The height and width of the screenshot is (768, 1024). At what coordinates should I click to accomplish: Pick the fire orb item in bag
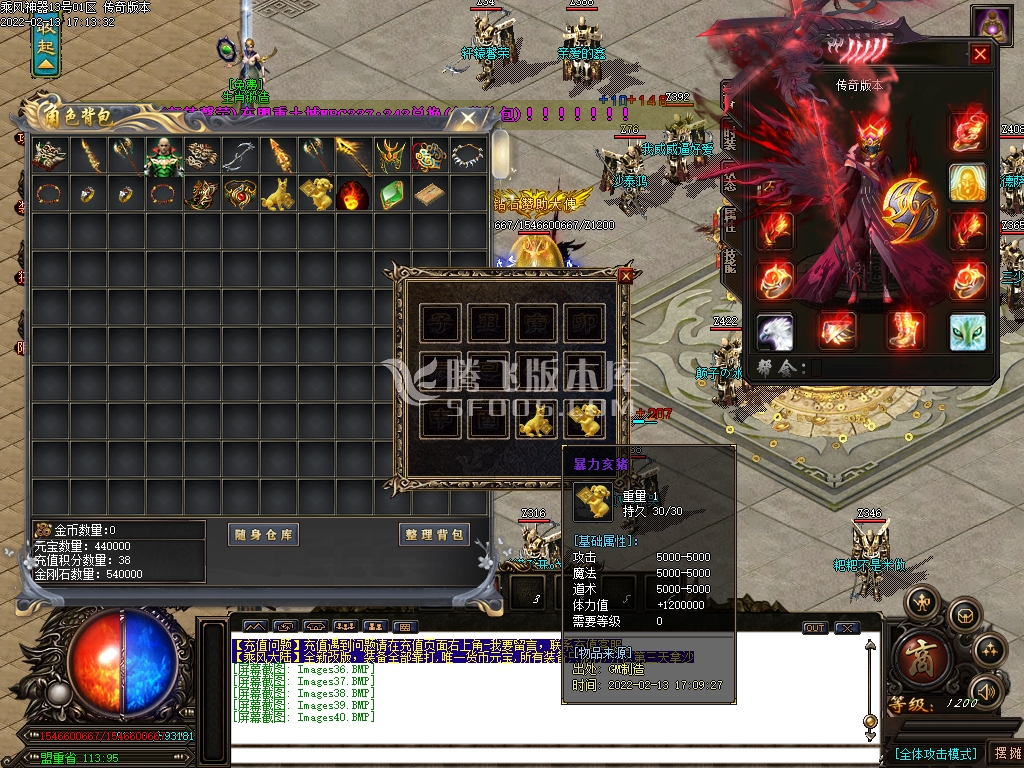(352, 193)
